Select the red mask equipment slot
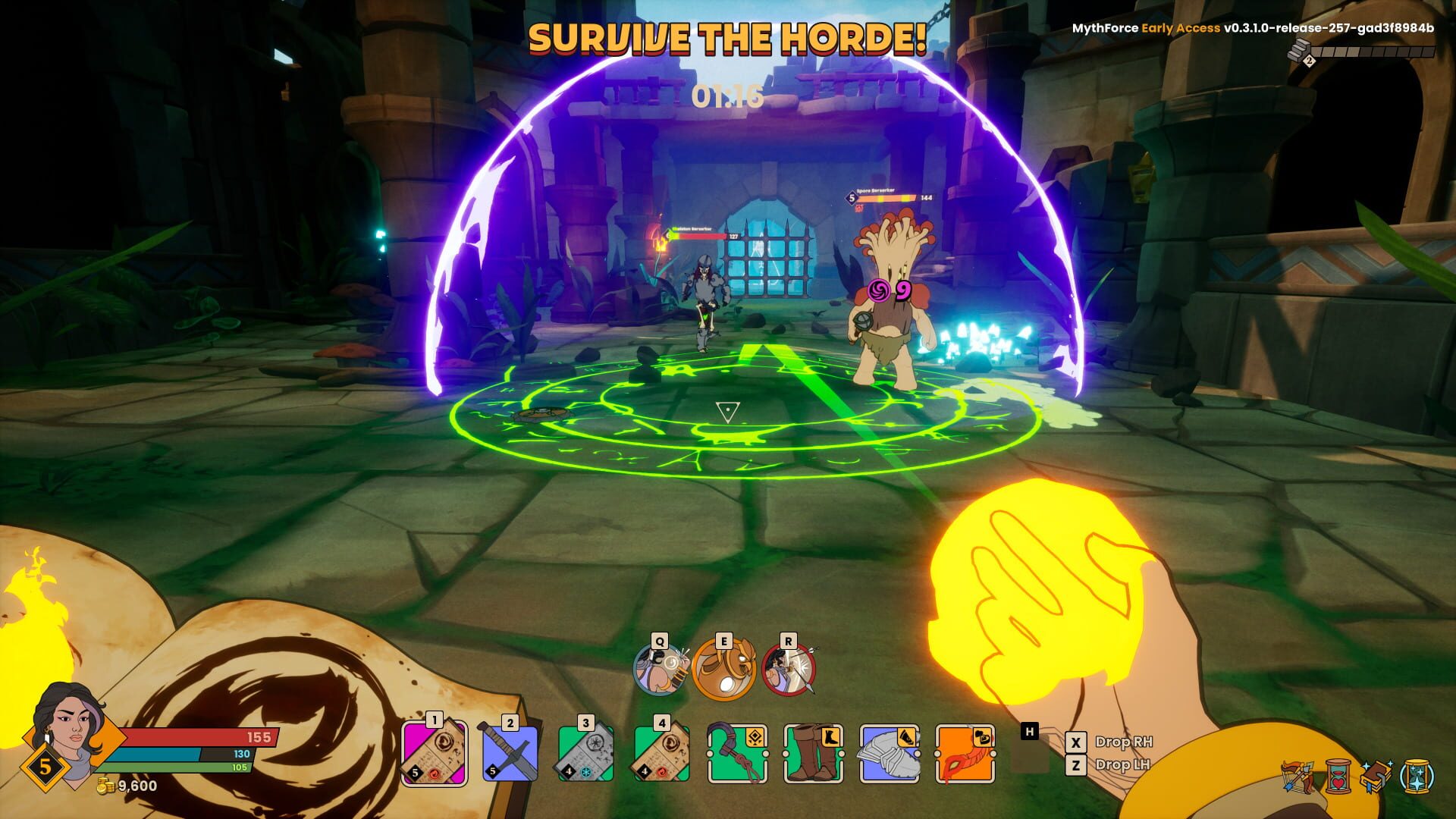 pos(965,753)
